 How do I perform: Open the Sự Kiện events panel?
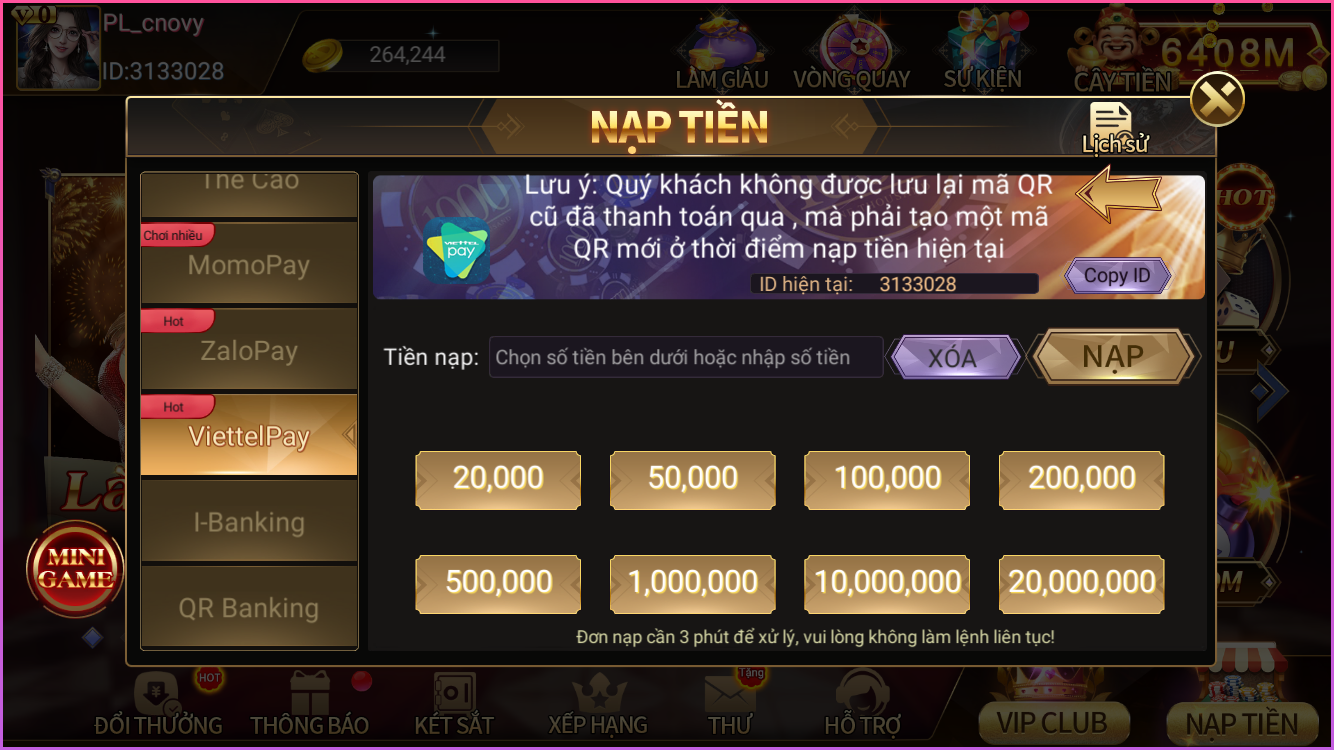pyautogui.click(x=981, y=45)
